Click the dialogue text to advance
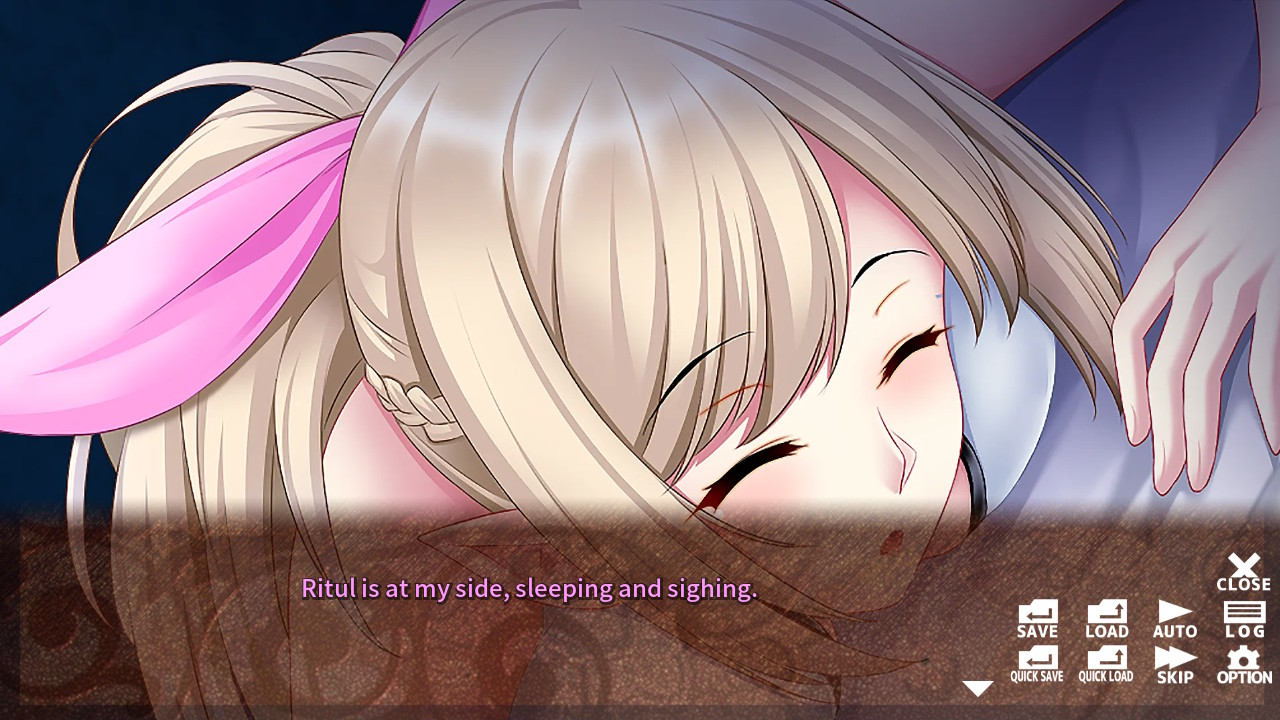 click(x=530, y=591)
